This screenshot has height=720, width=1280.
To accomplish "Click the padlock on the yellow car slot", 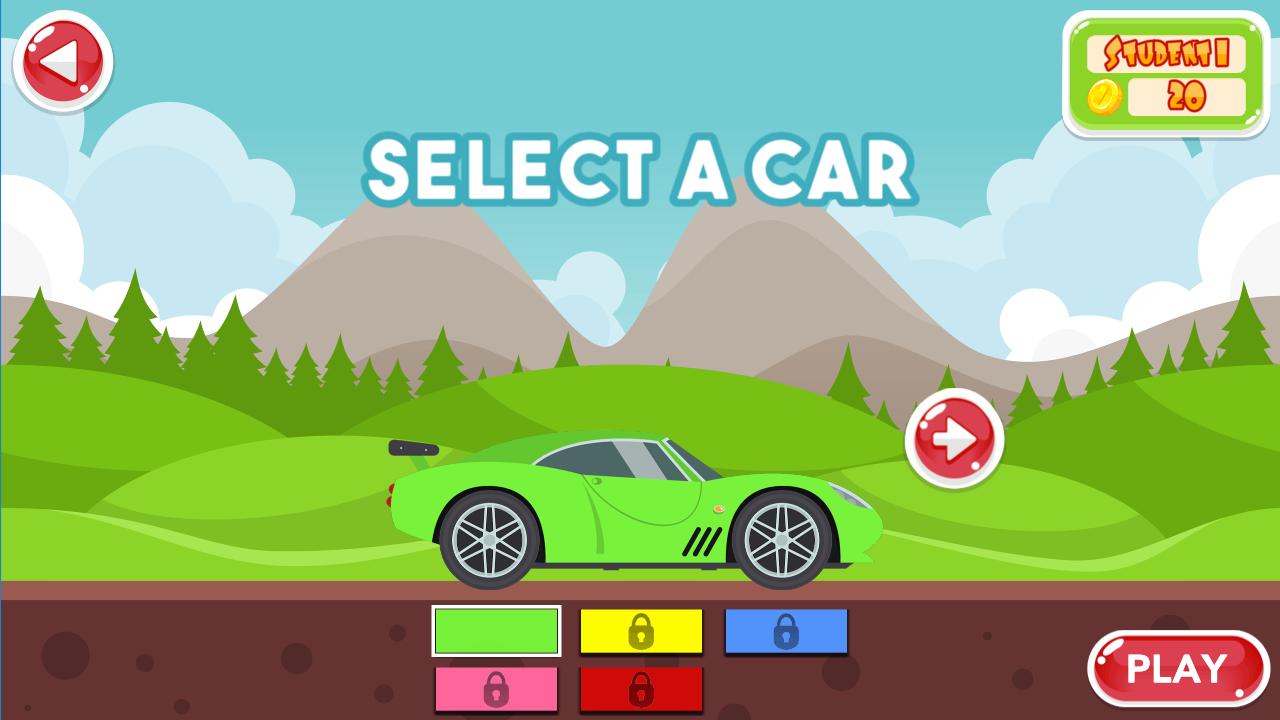I will [641, 632].
